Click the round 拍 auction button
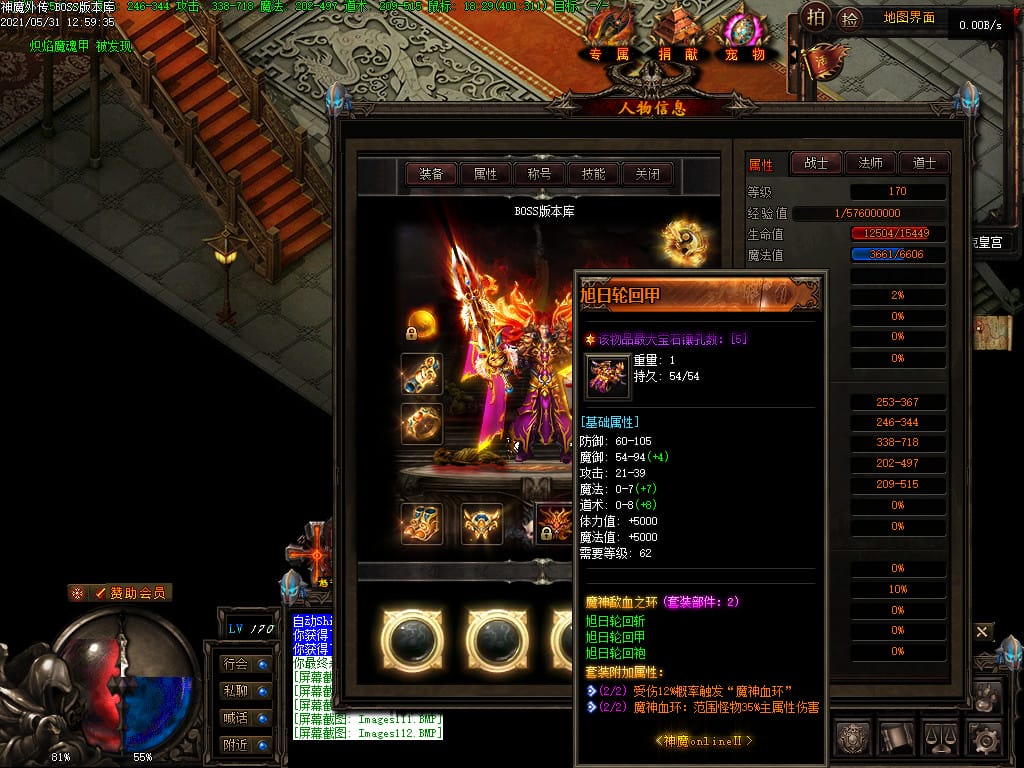The width and height of the screenshot is (1024, 768). click(x=815, y=18)
